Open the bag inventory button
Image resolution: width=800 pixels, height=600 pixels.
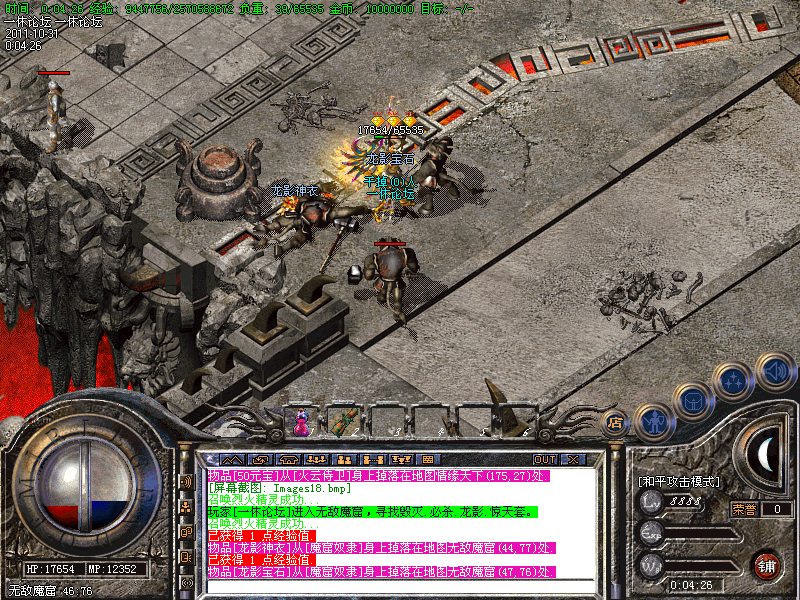click(x=694, y=401)
